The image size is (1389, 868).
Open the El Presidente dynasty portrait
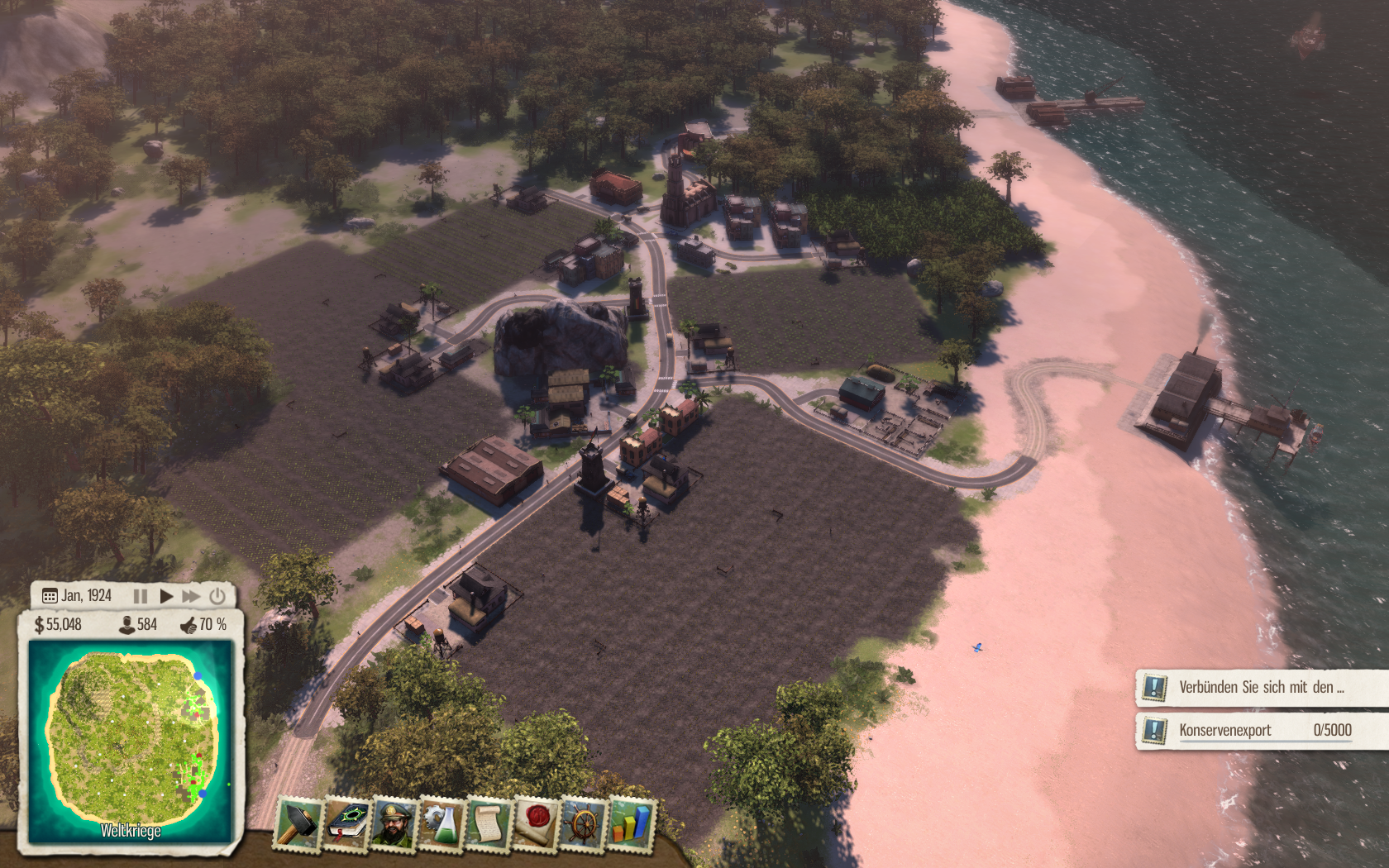tap(395, 823)
